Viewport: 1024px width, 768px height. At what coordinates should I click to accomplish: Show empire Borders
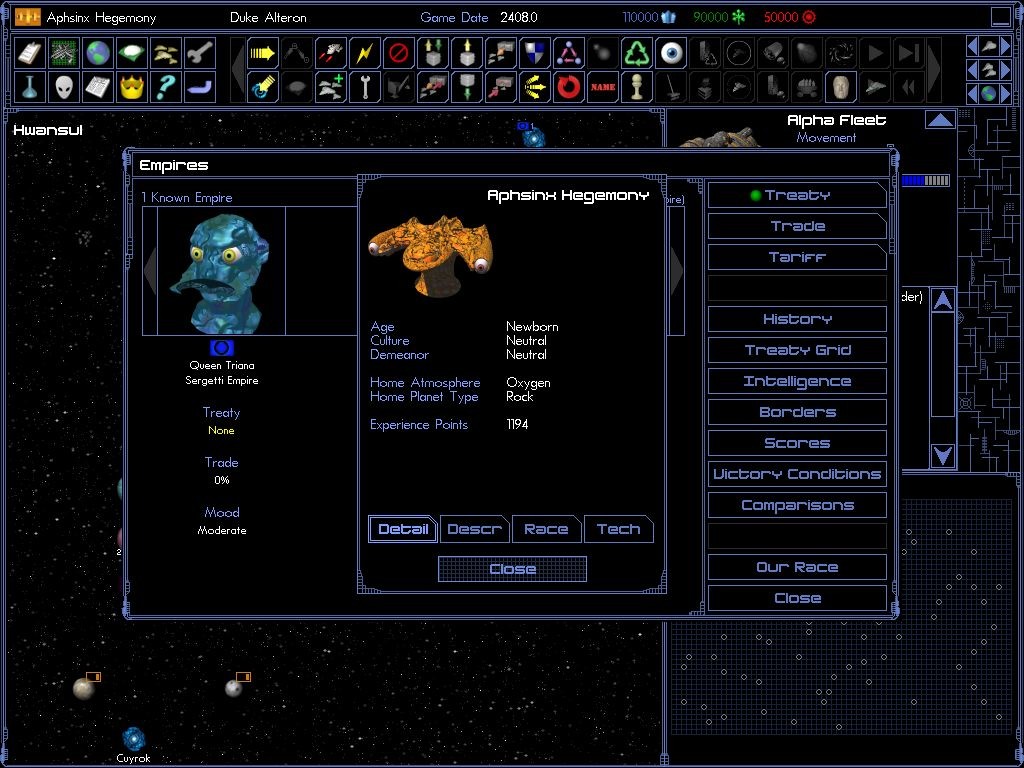797,412
